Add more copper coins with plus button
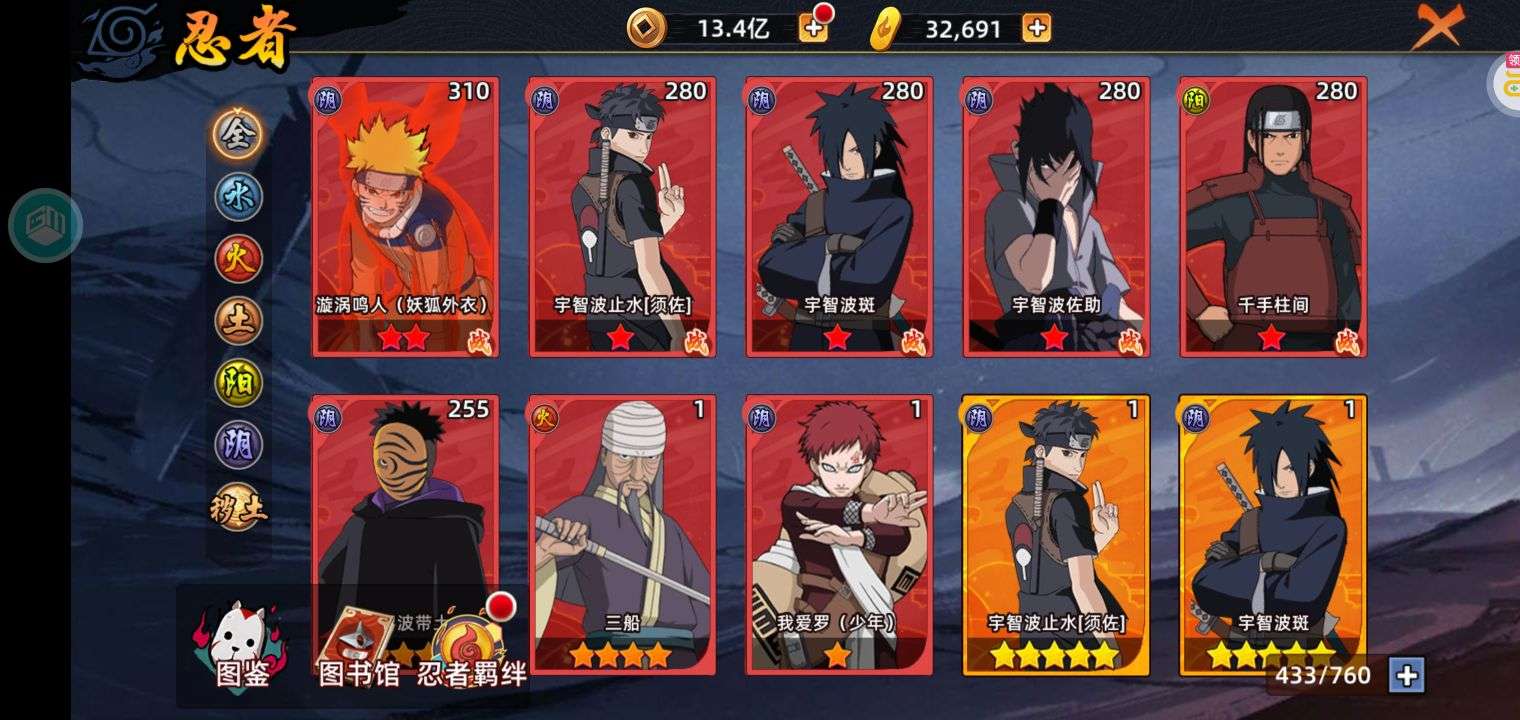Screen dimensions: 1520x720 (813, 28)
